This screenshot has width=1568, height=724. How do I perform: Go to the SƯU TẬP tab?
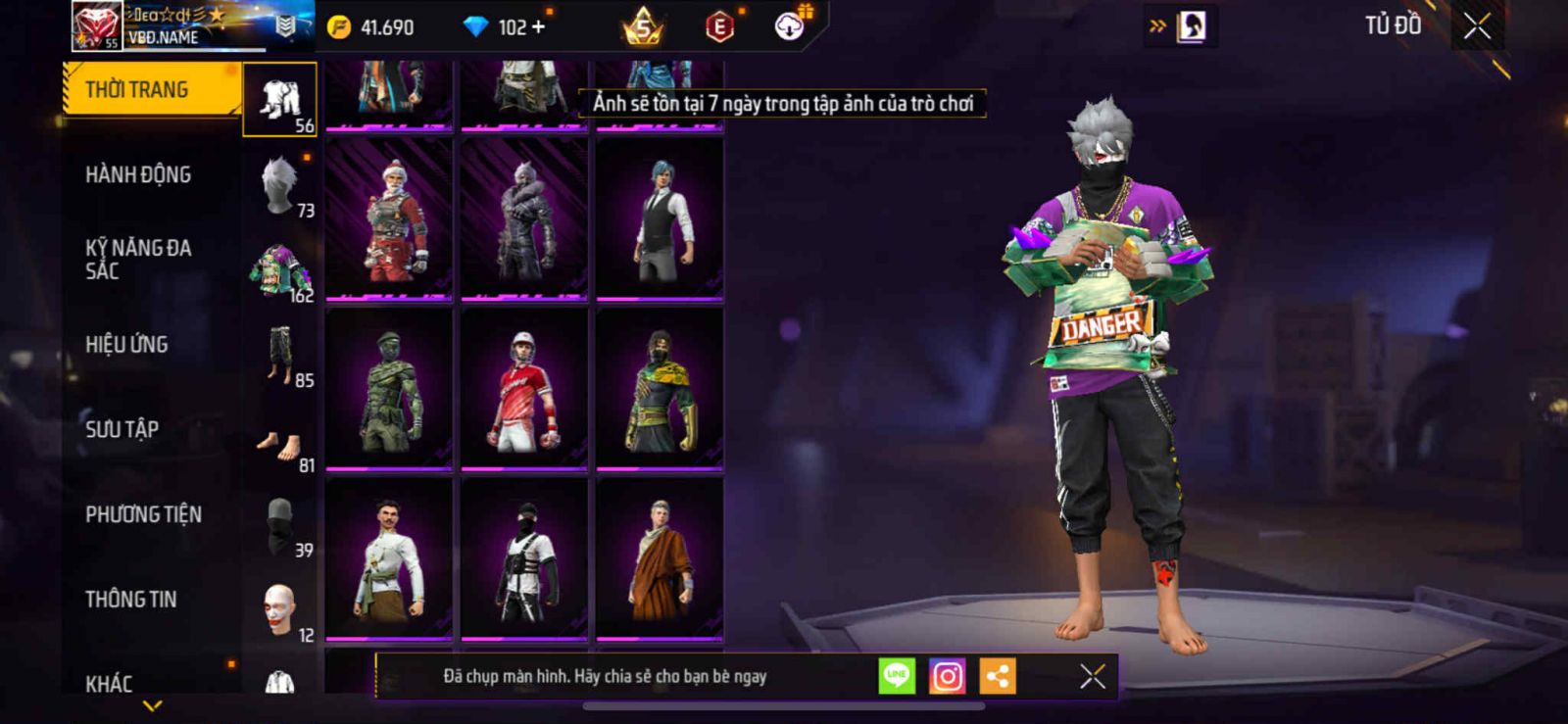pos(122,429)
